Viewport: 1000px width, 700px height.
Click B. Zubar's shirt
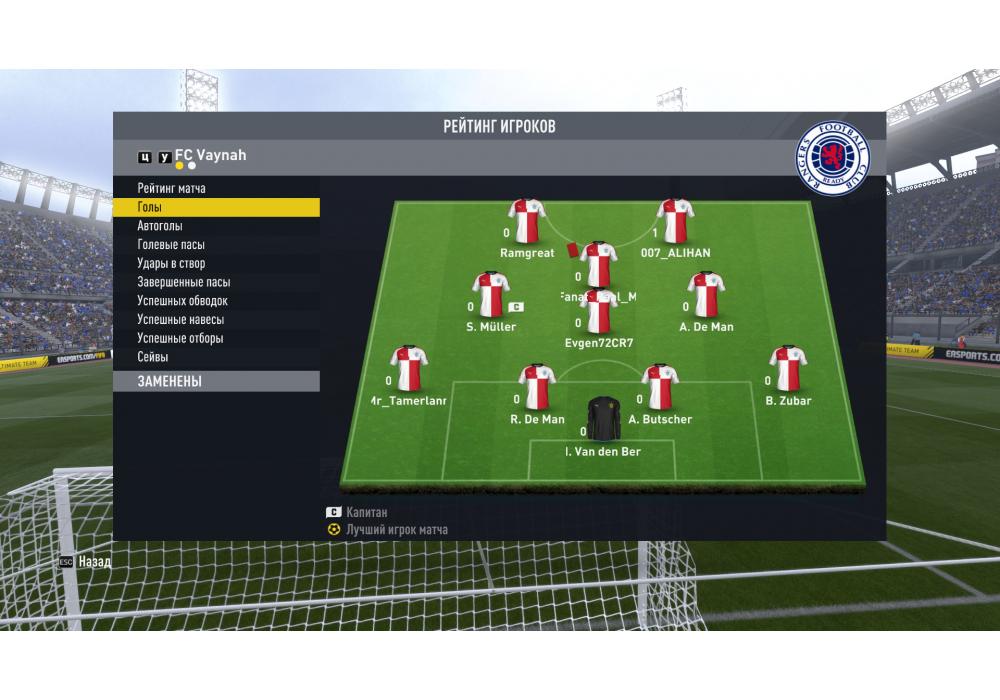(x=787, y=368)
